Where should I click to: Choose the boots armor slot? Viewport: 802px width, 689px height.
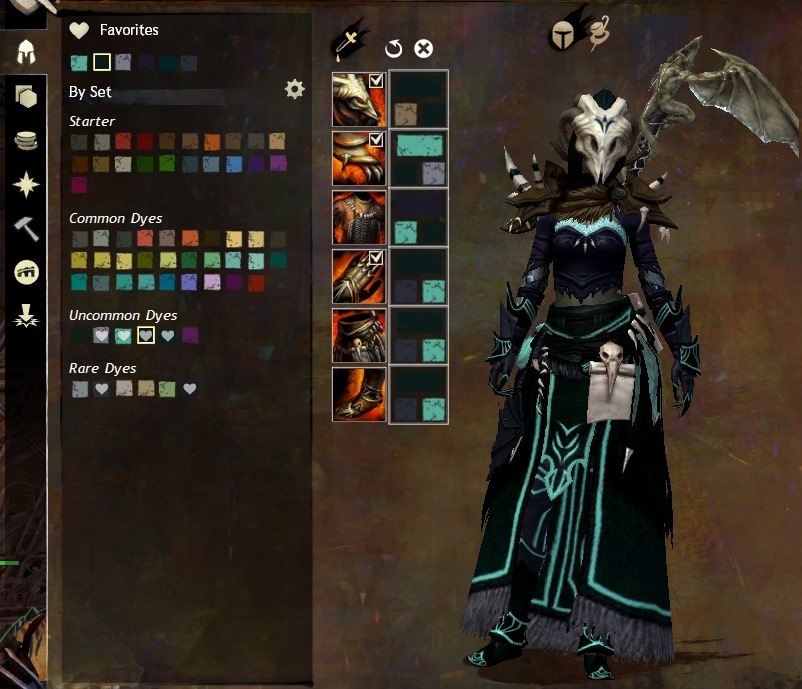(x=358, y=395)
